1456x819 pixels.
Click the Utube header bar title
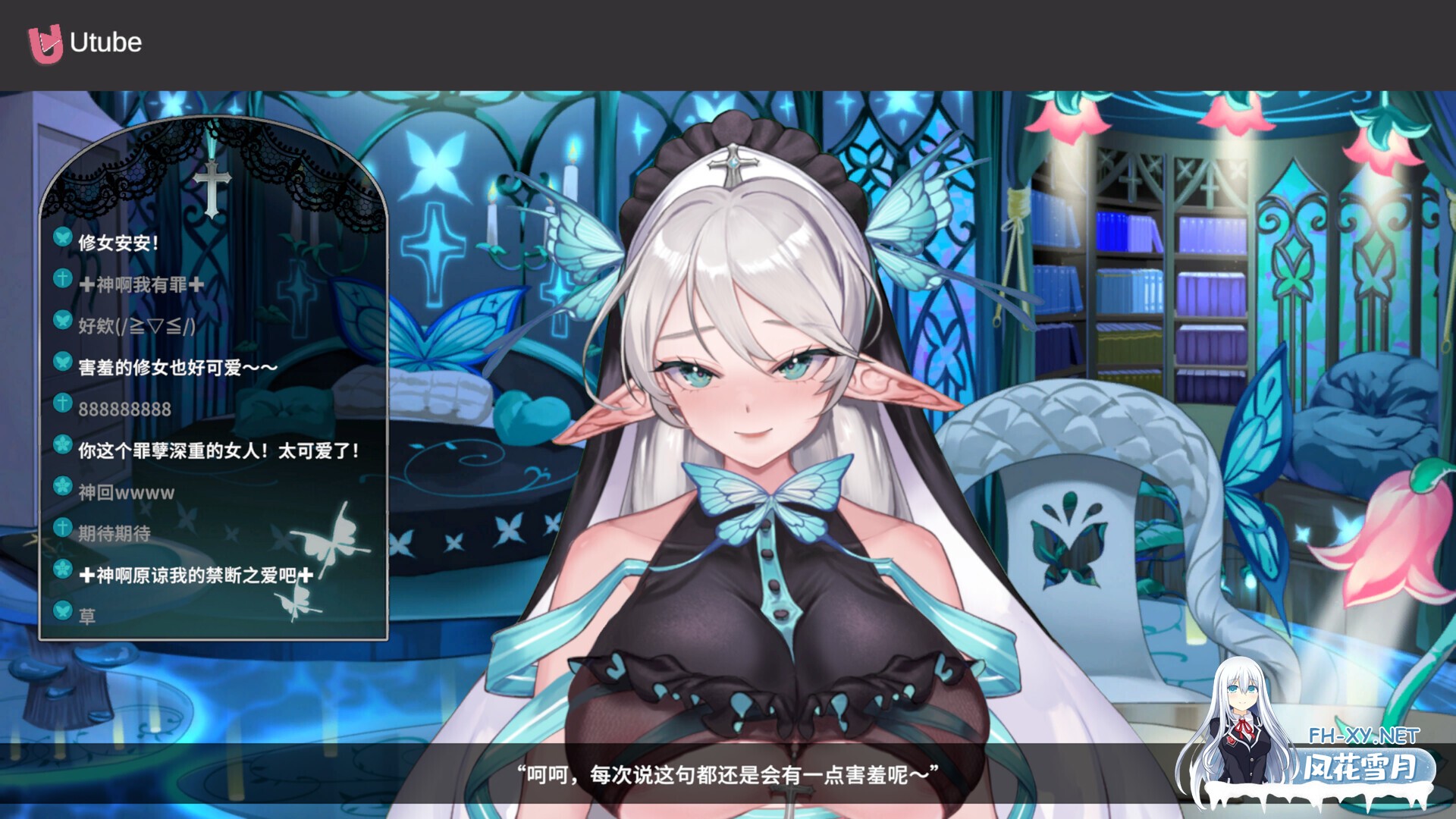(x=105, y=43)
